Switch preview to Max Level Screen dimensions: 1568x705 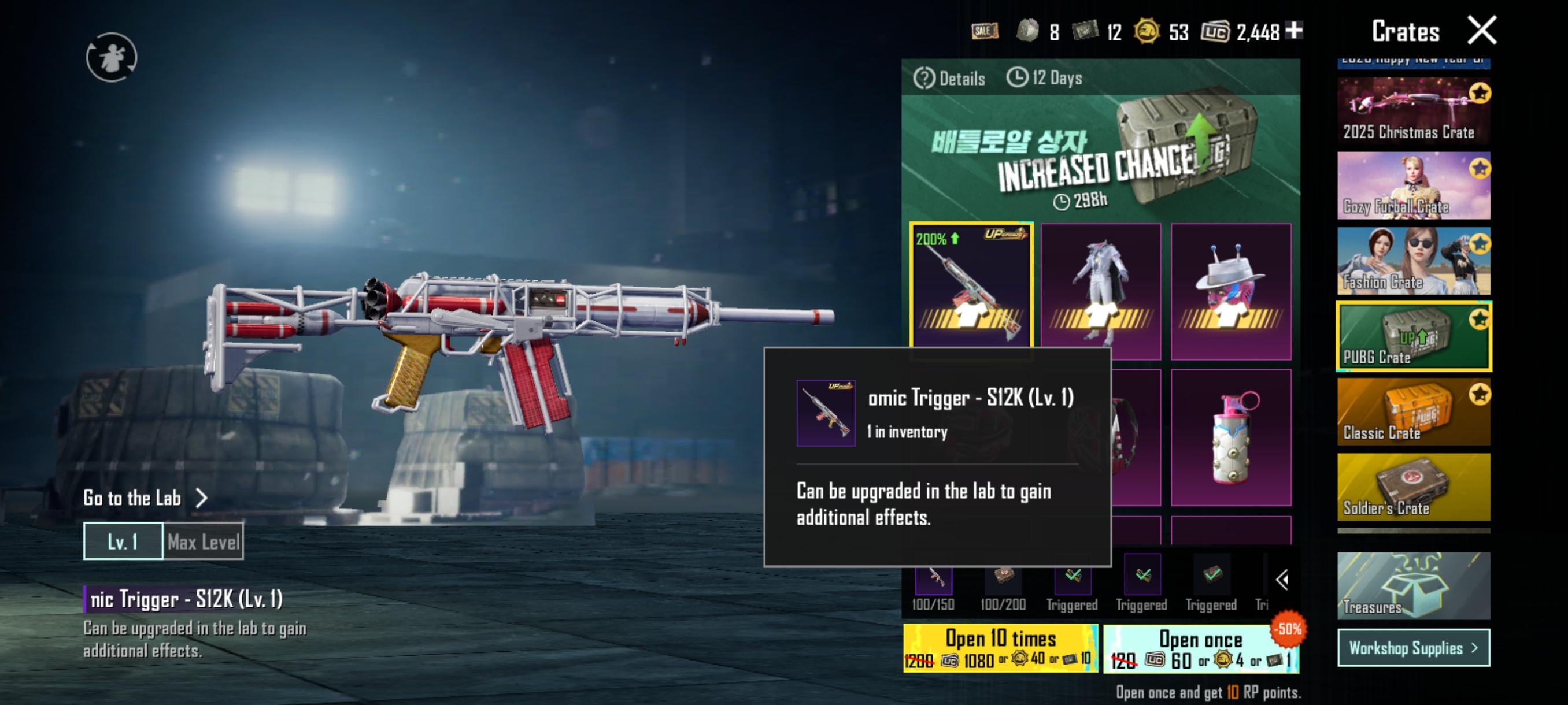pos(204,541)
